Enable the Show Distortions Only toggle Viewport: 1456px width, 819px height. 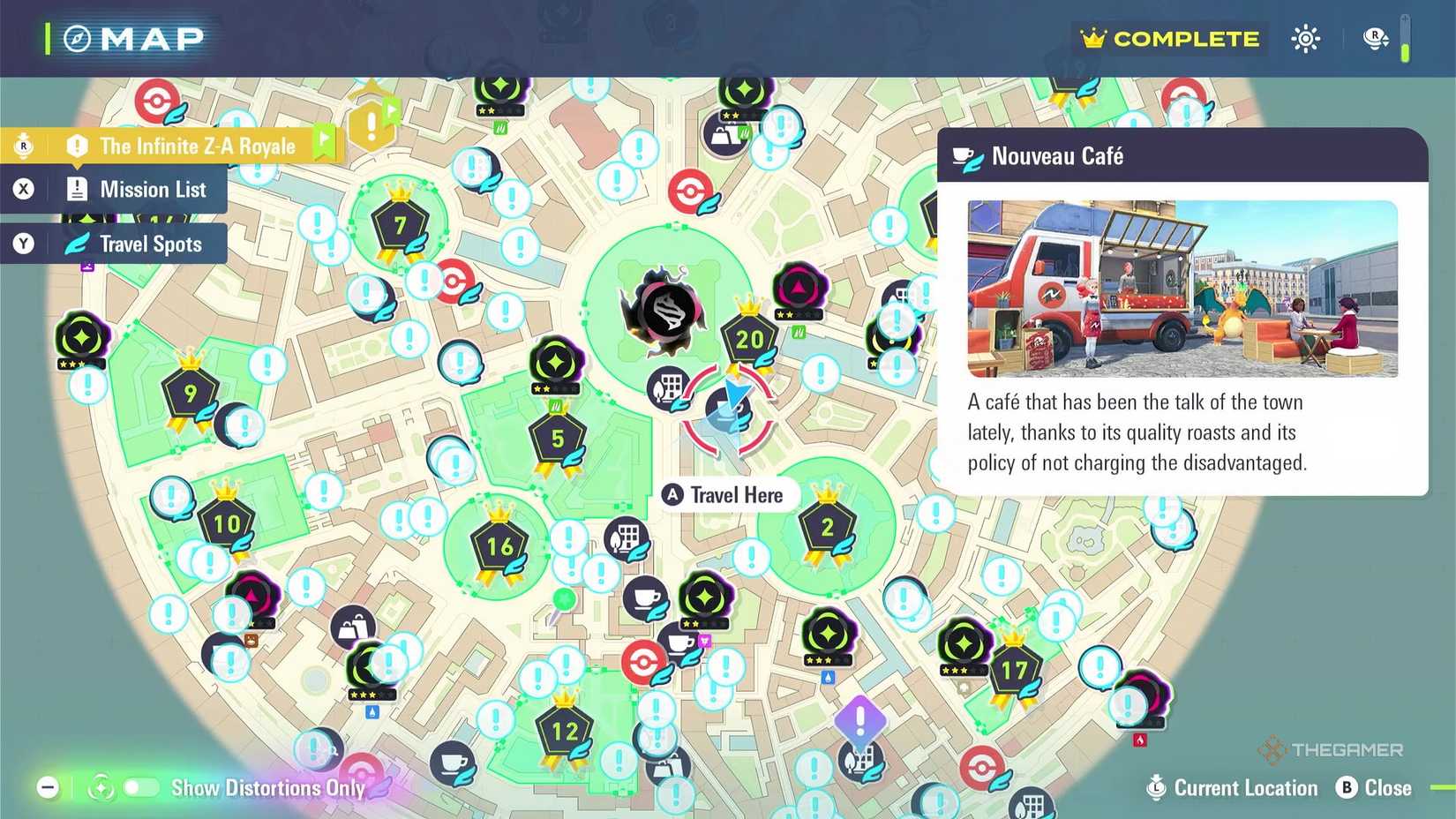point(141,788)
